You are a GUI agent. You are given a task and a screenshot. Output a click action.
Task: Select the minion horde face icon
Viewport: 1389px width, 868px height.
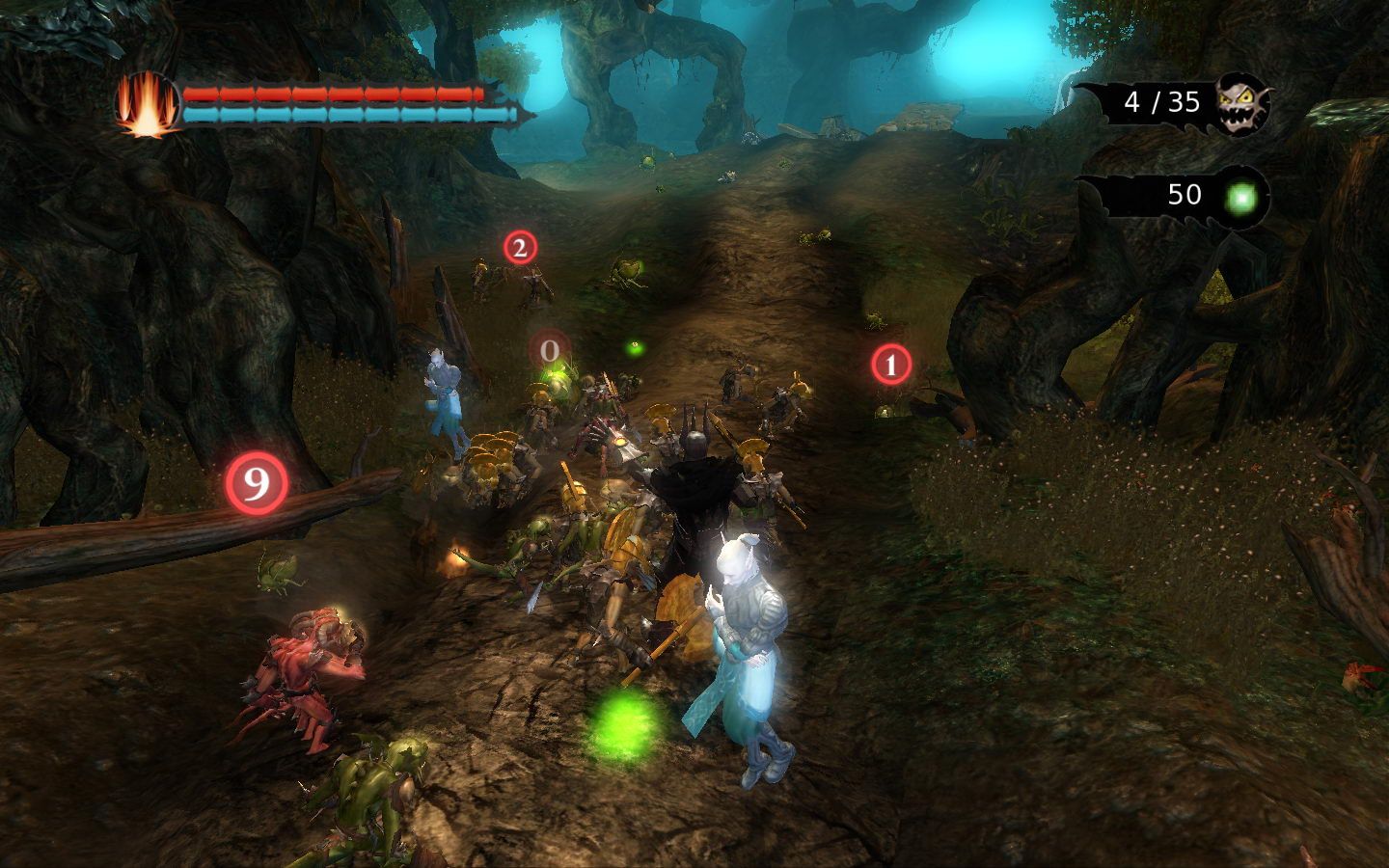coord(1242,101)
